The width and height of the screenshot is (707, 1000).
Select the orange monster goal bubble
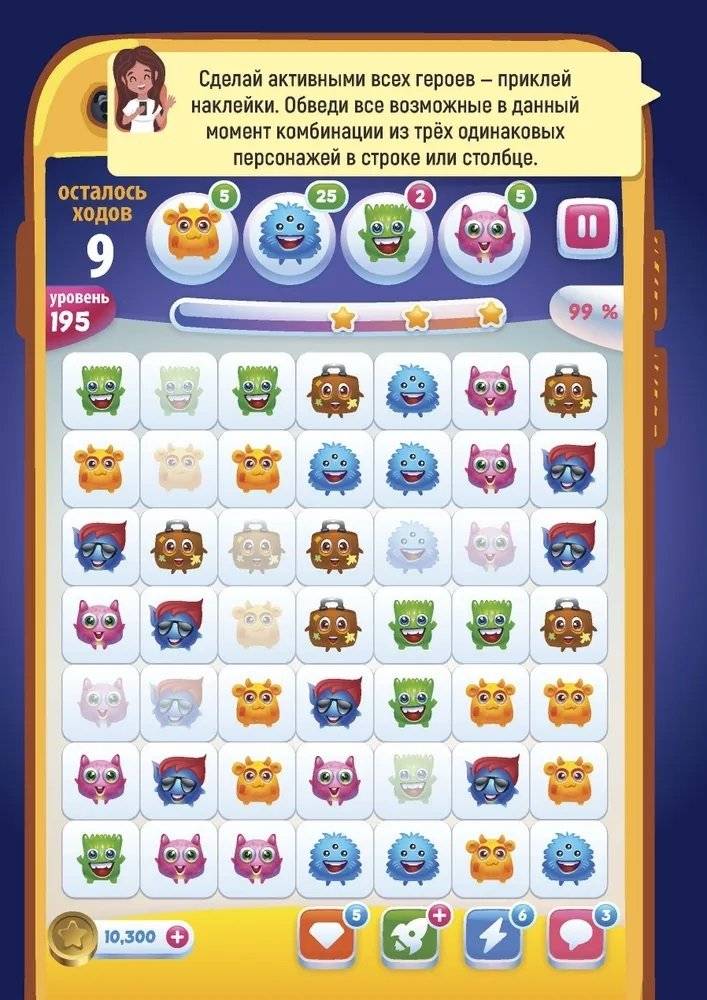(191, 232)
